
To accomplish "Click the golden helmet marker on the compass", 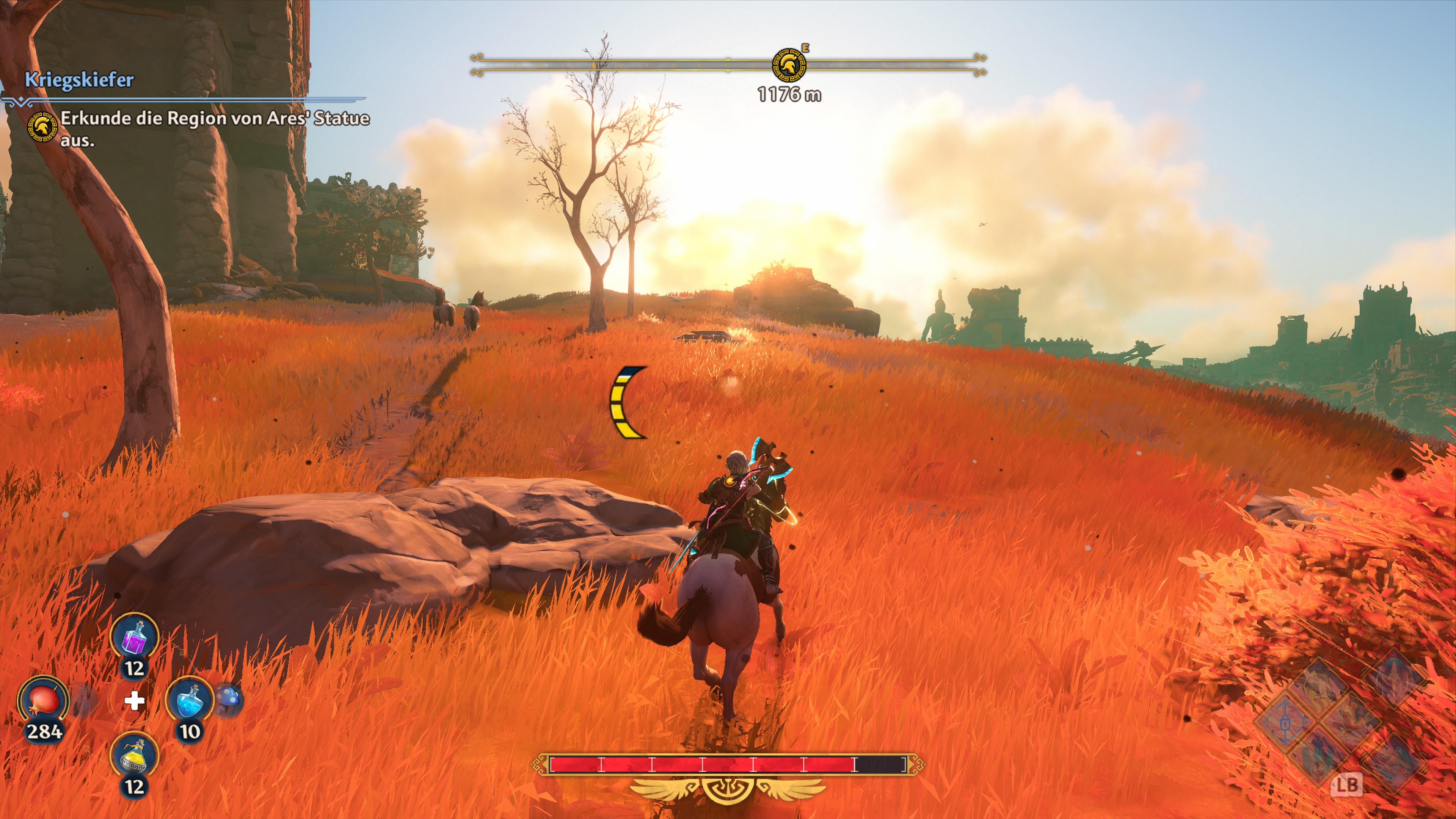I will point(789,65).
